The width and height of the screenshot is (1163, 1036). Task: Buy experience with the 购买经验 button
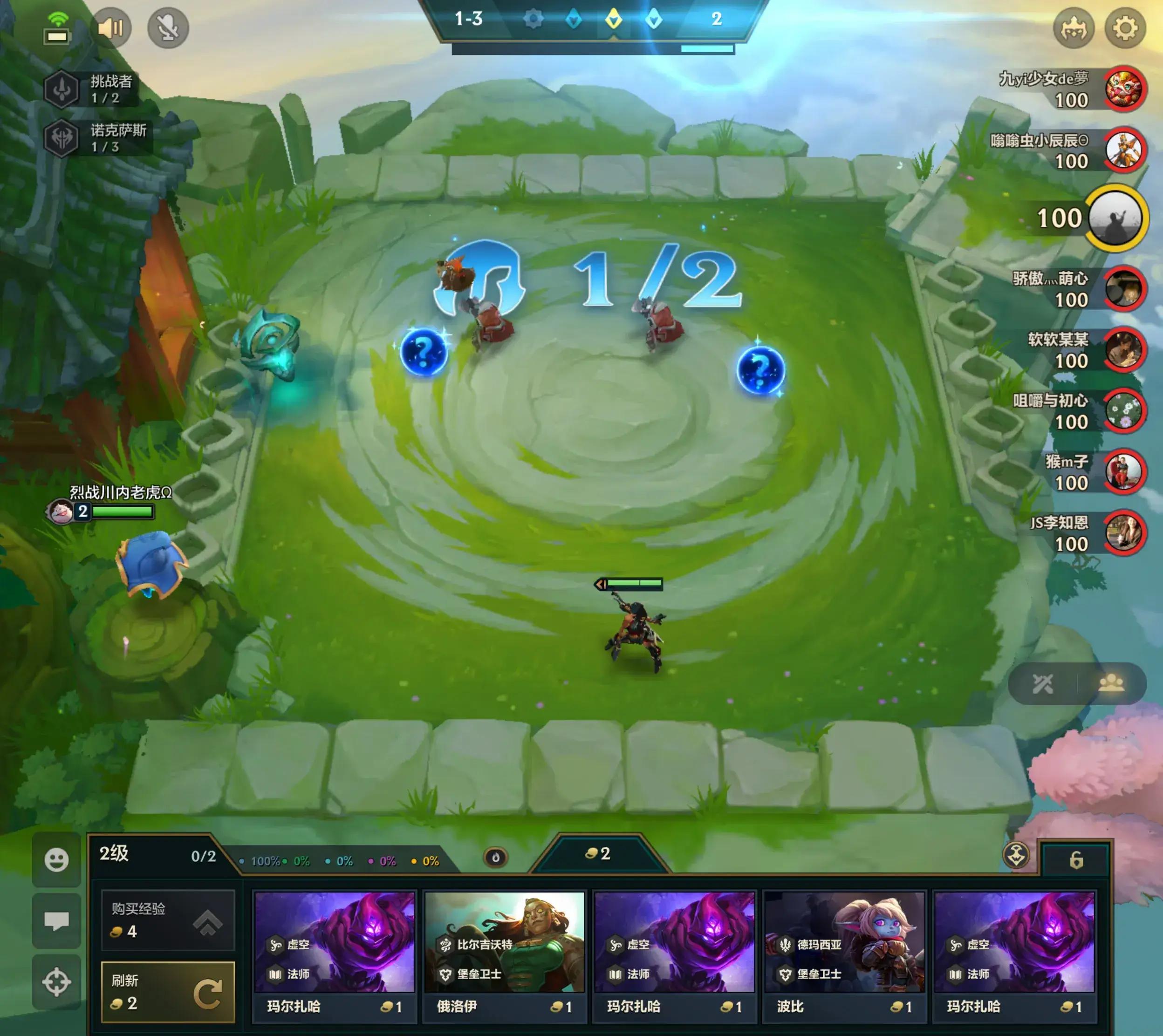tap(168, 919)
